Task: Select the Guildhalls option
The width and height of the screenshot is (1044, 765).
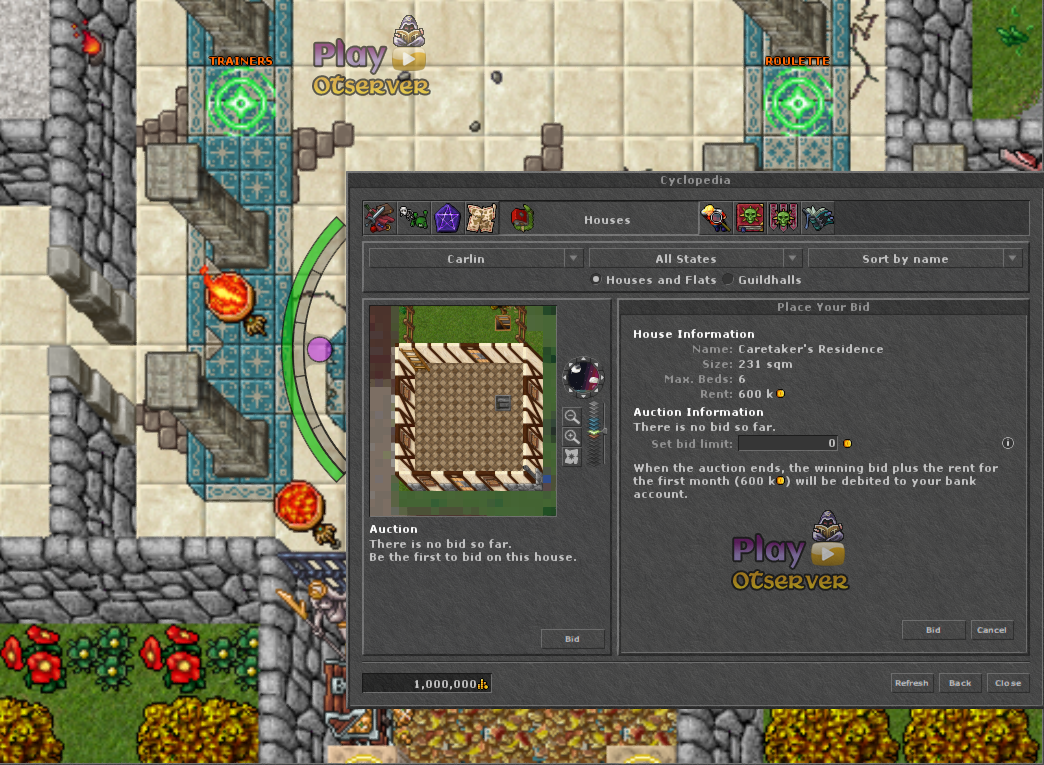Action: pos(728,280)
